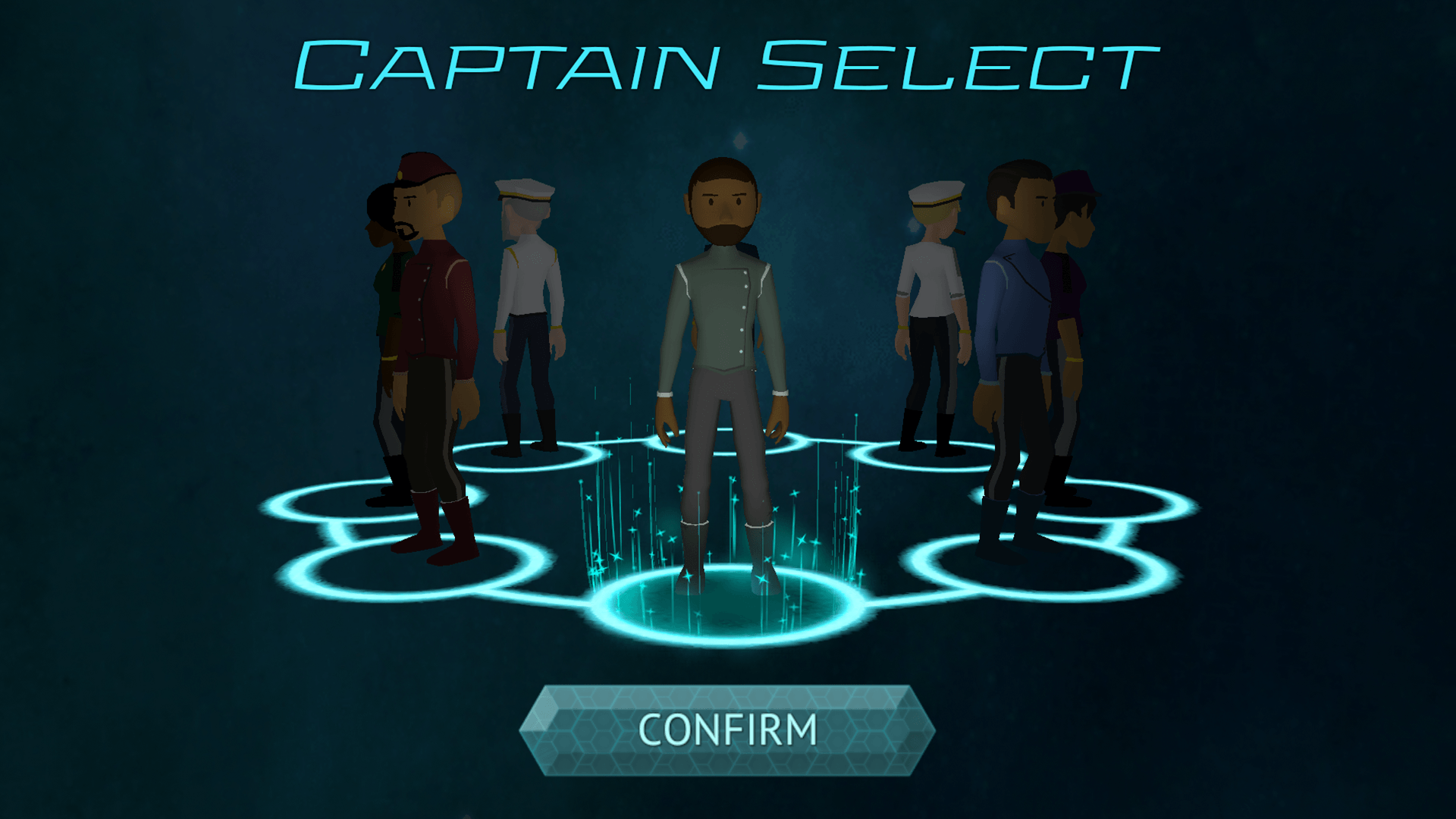Confirm the captain selection
The image size is (1456, 819).
(726, 730)
